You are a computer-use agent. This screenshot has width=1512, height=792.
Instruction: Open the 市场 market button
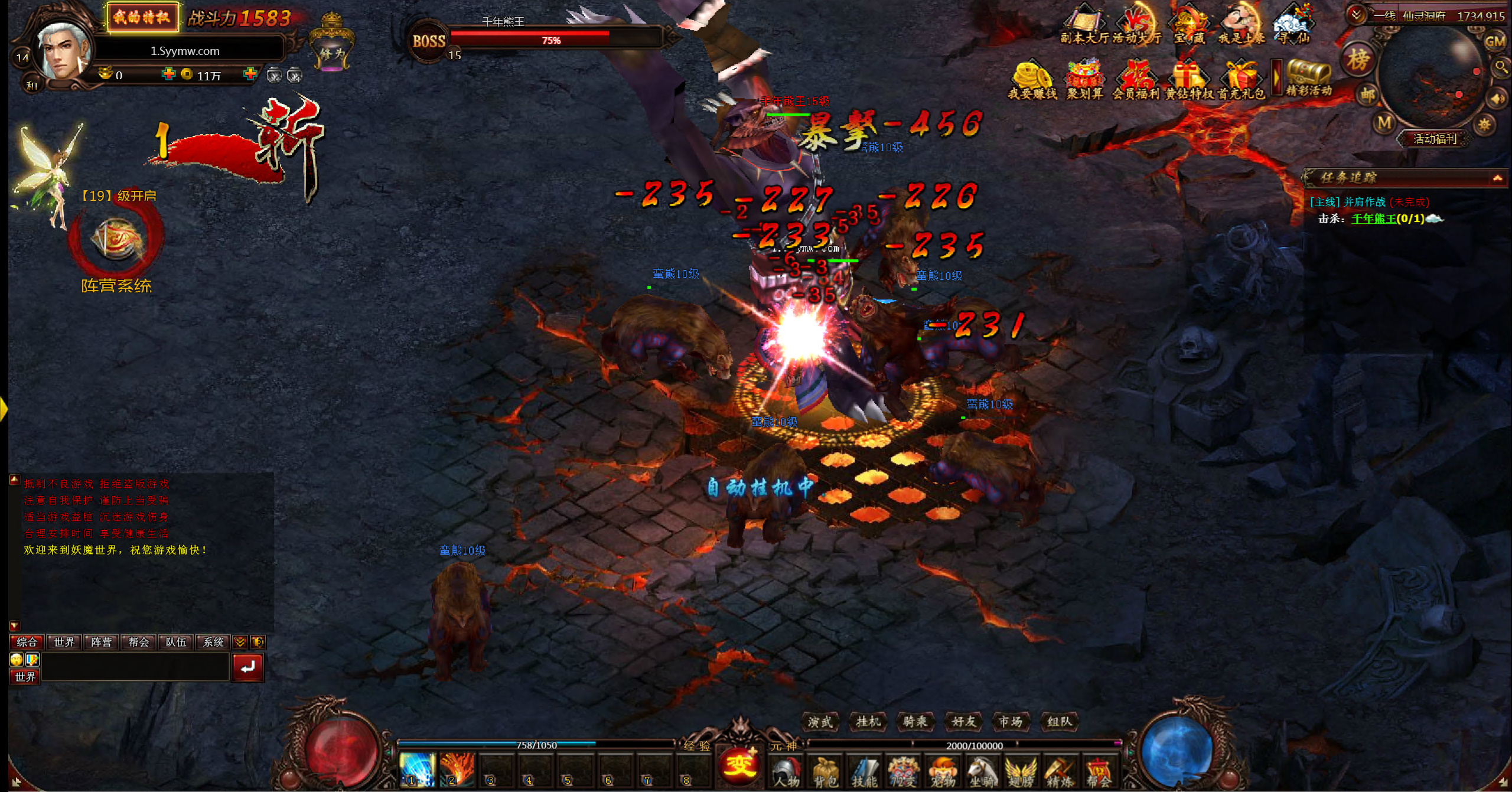click(1011, 721)
